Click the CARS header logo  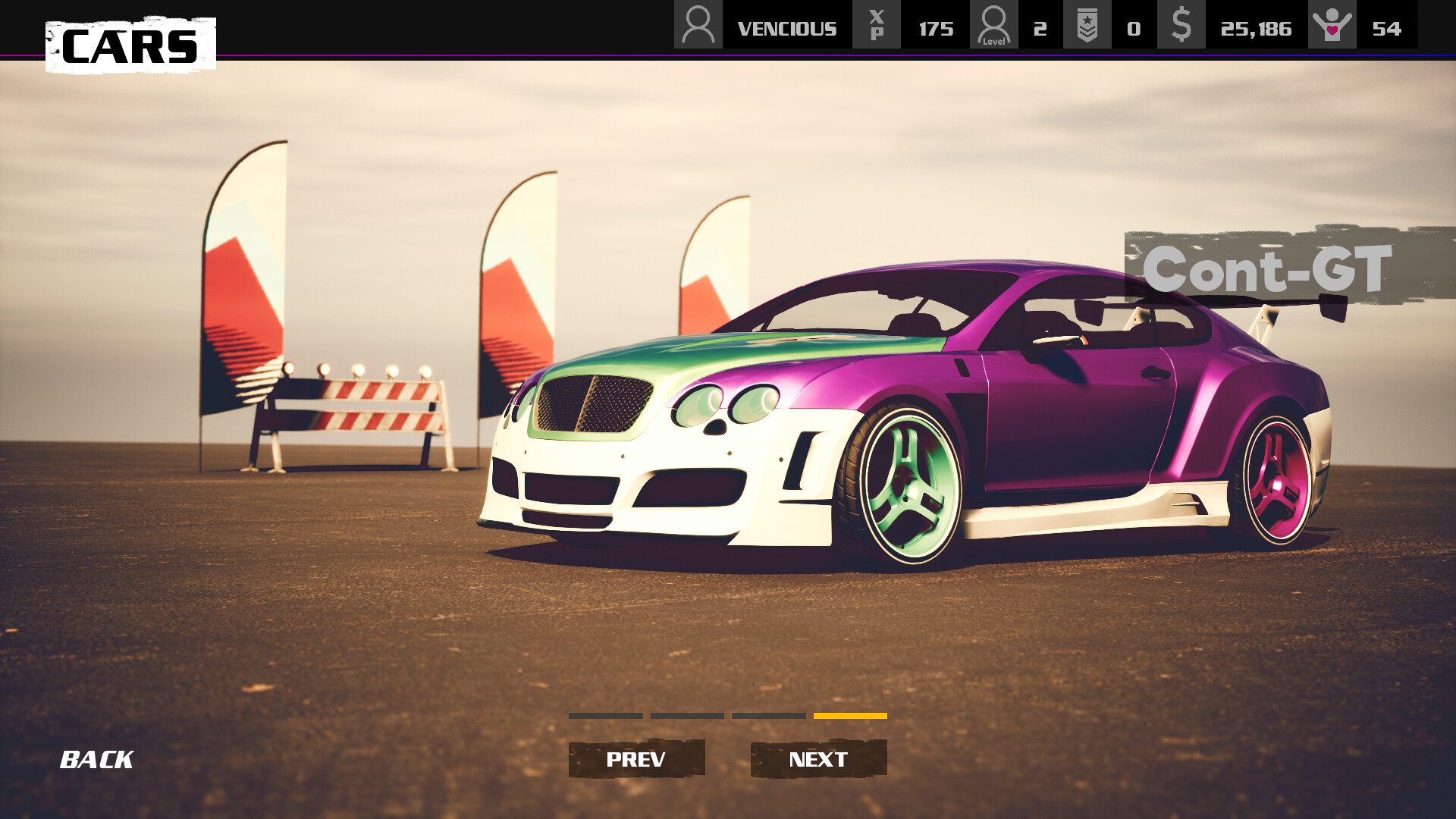(x=130, y=47)
